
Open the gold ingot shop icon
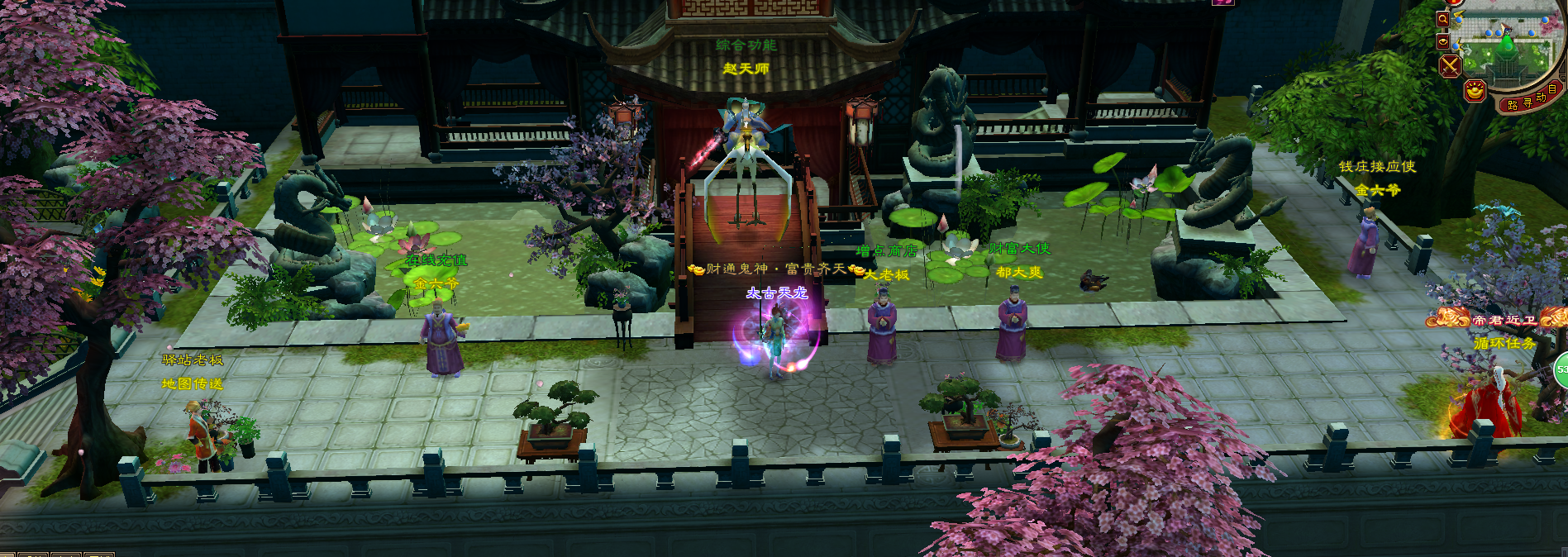click(x=1475, y=90)
